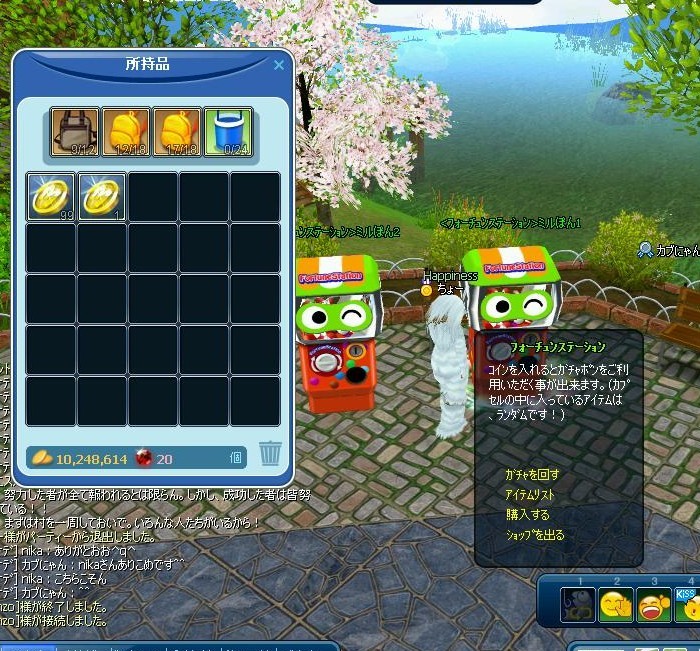Image resolution: width=700 pixels, height=651 pixels.
Task: Choose 購入する to buy coins
Action: point(527,515)
